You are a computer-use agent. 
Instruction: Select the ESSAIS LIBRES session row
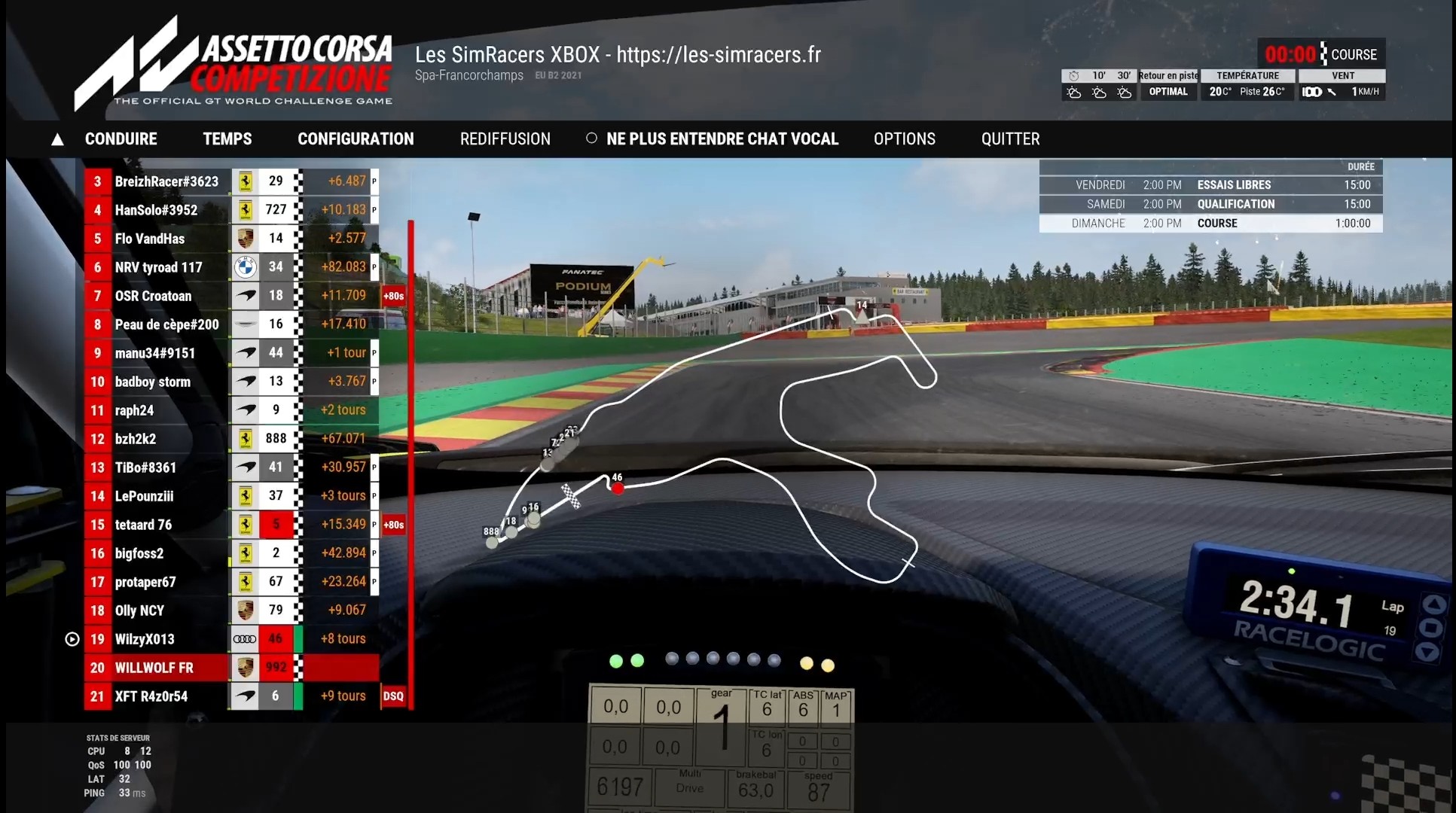coord(1210,185)
